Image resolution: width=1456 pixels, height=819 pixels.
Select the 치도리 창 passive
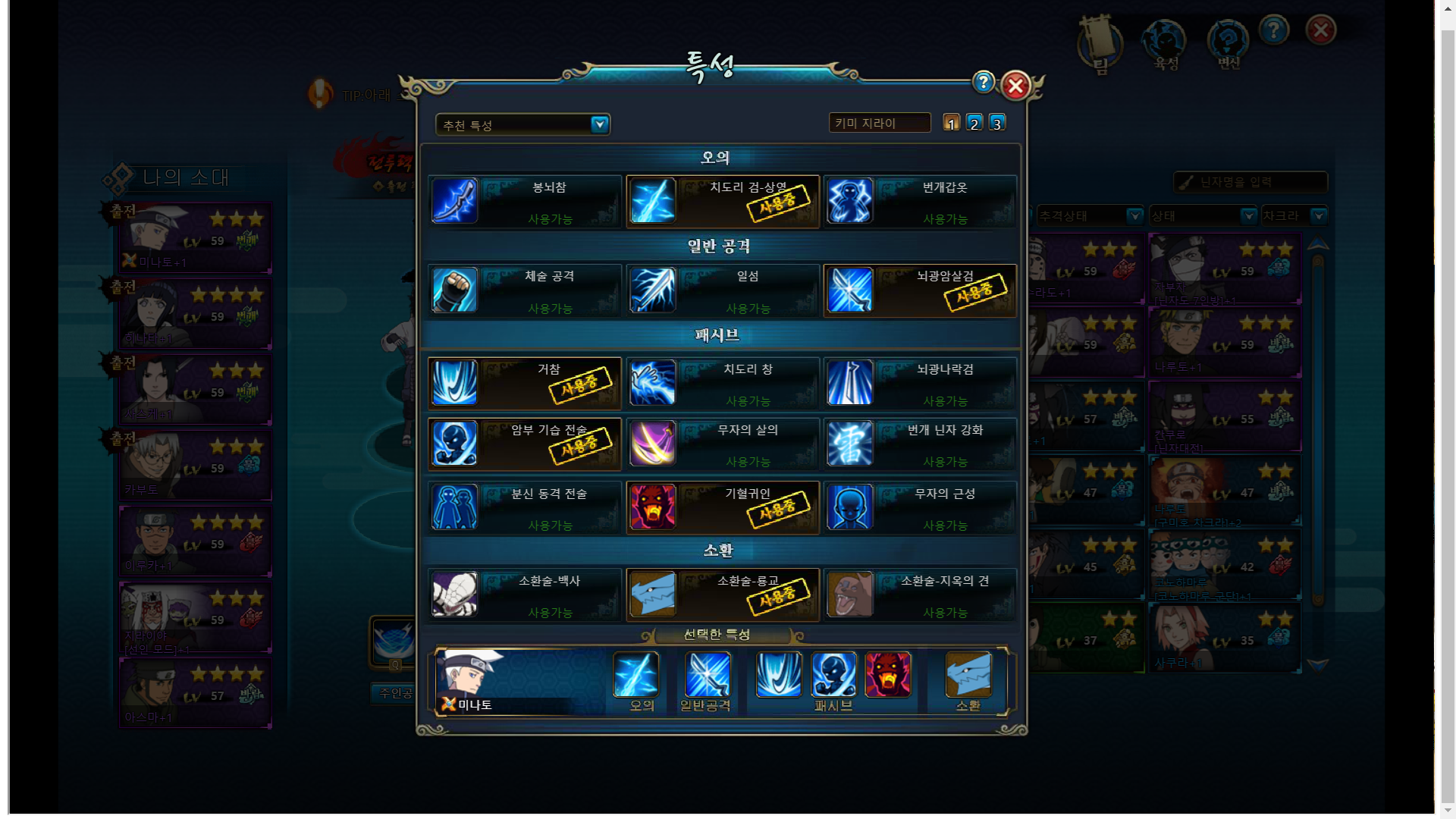(x=723, y=383)
